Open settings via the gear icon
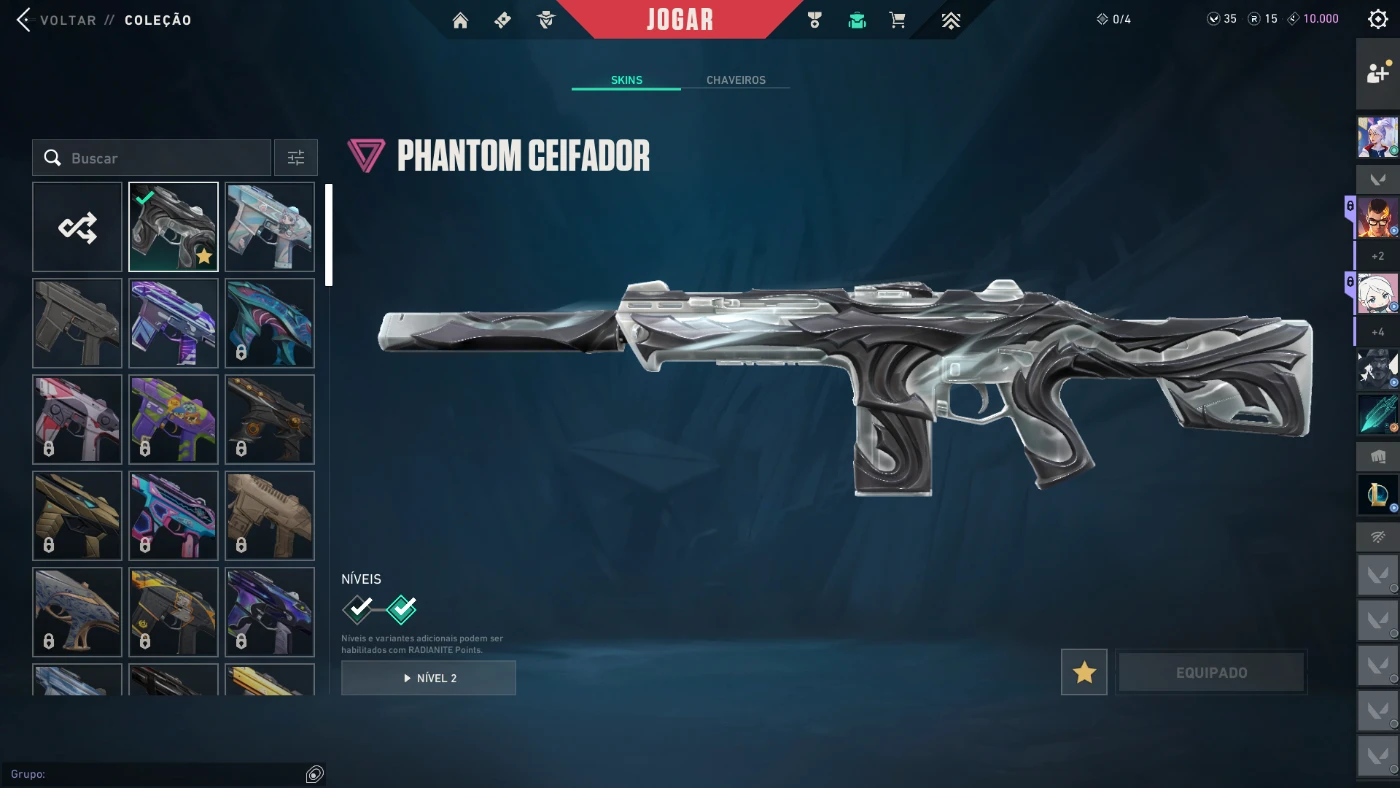Screen dimensions: 1400x788 1377,19
